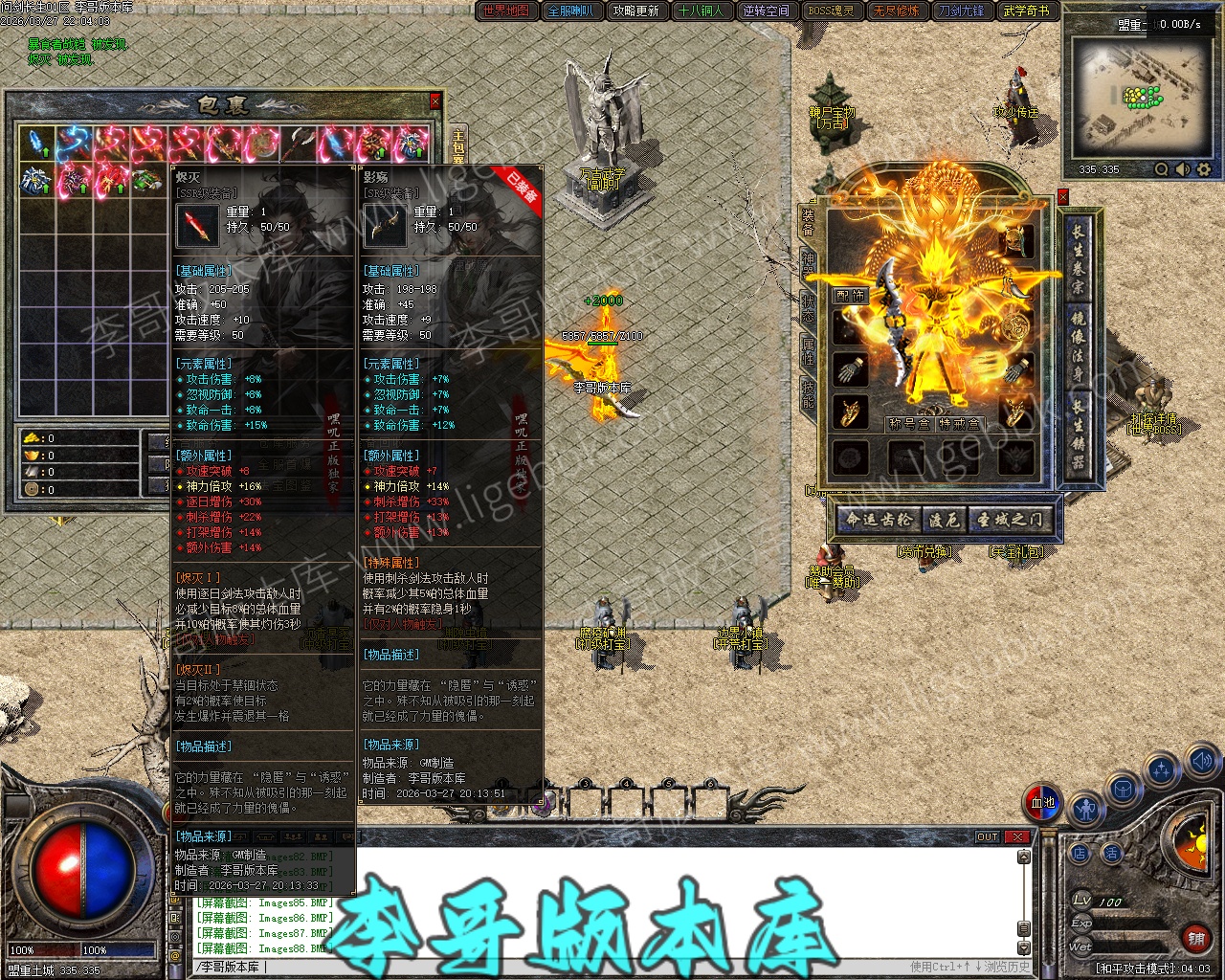Select the 十八铜人 top menu entry
Image resolution: width=1225 pixels, height=980 pixels.
click(x=701, y=11)
